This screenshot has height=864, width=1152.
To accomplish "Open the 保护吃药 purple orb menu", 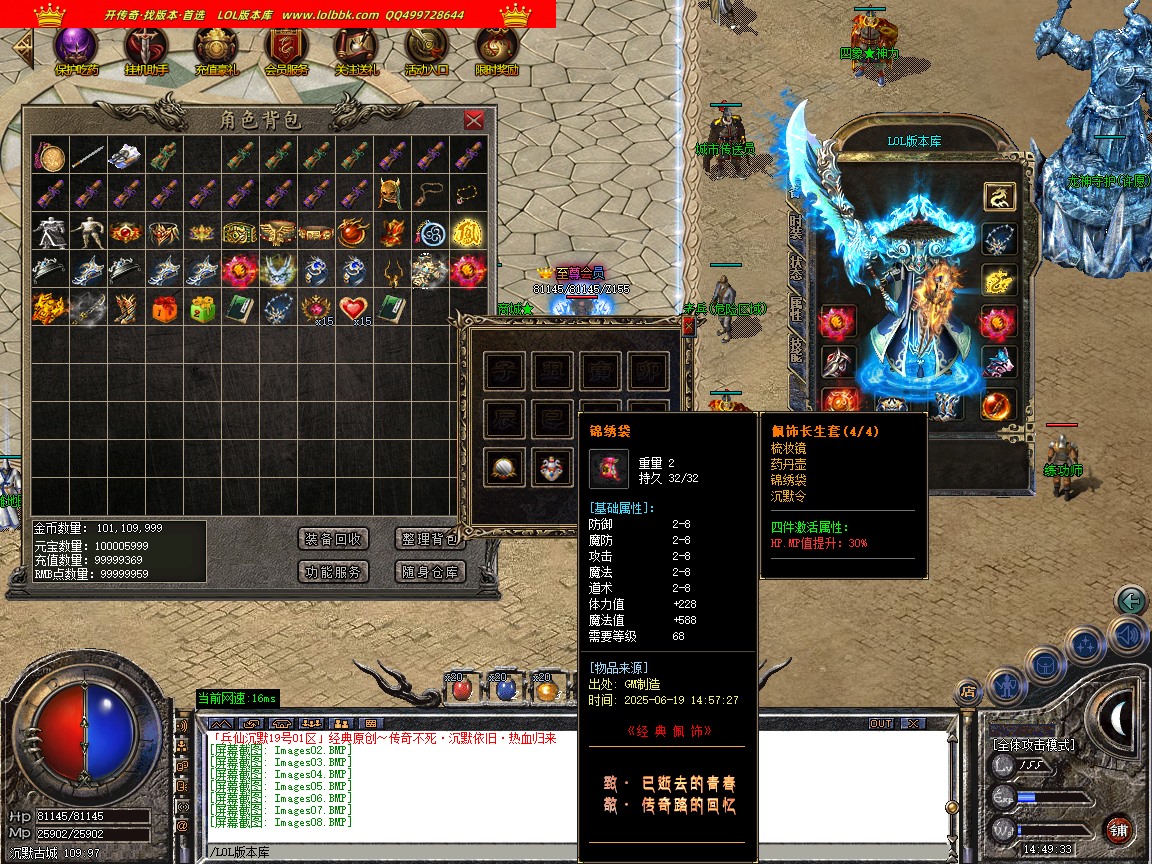I will coord(76,48).
